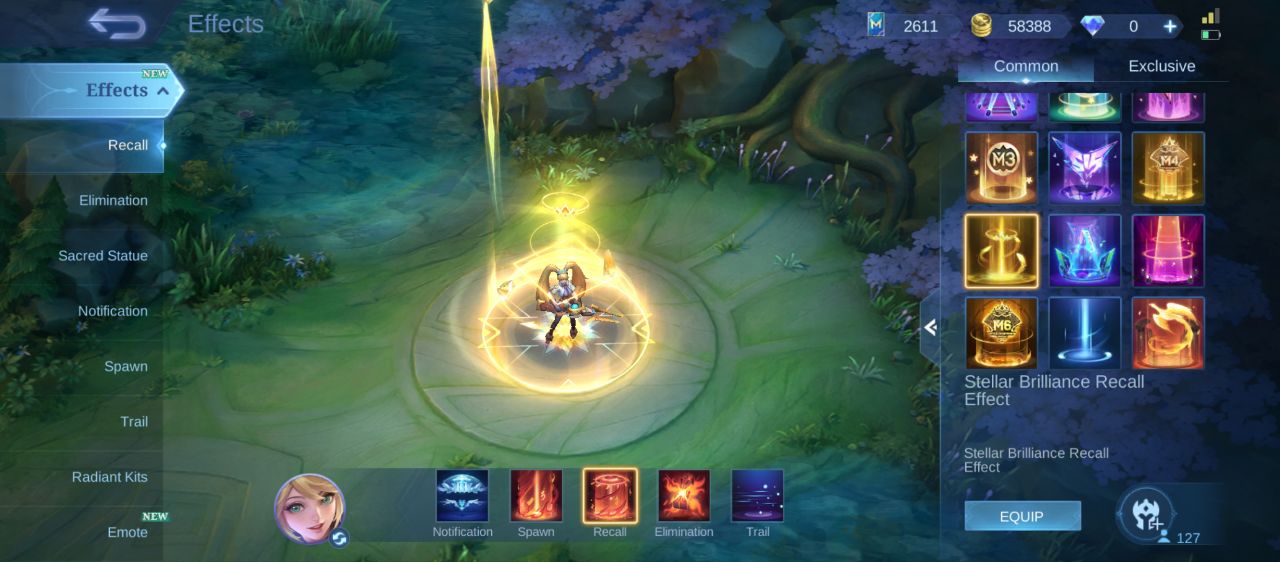Select the M4 recall effect thumbnail
This screenshot has height=562, width=1280.
1168,167
